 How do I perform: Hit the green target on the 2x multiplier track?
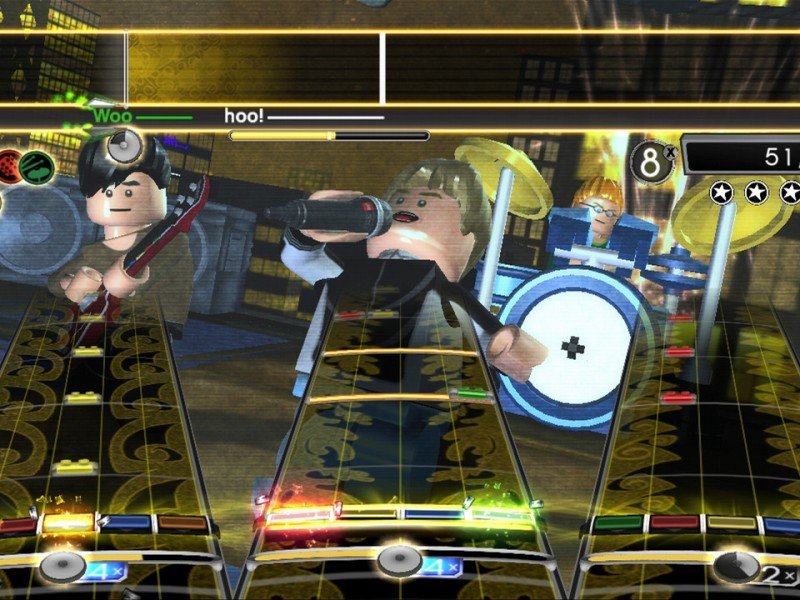(x=619, y=522)
